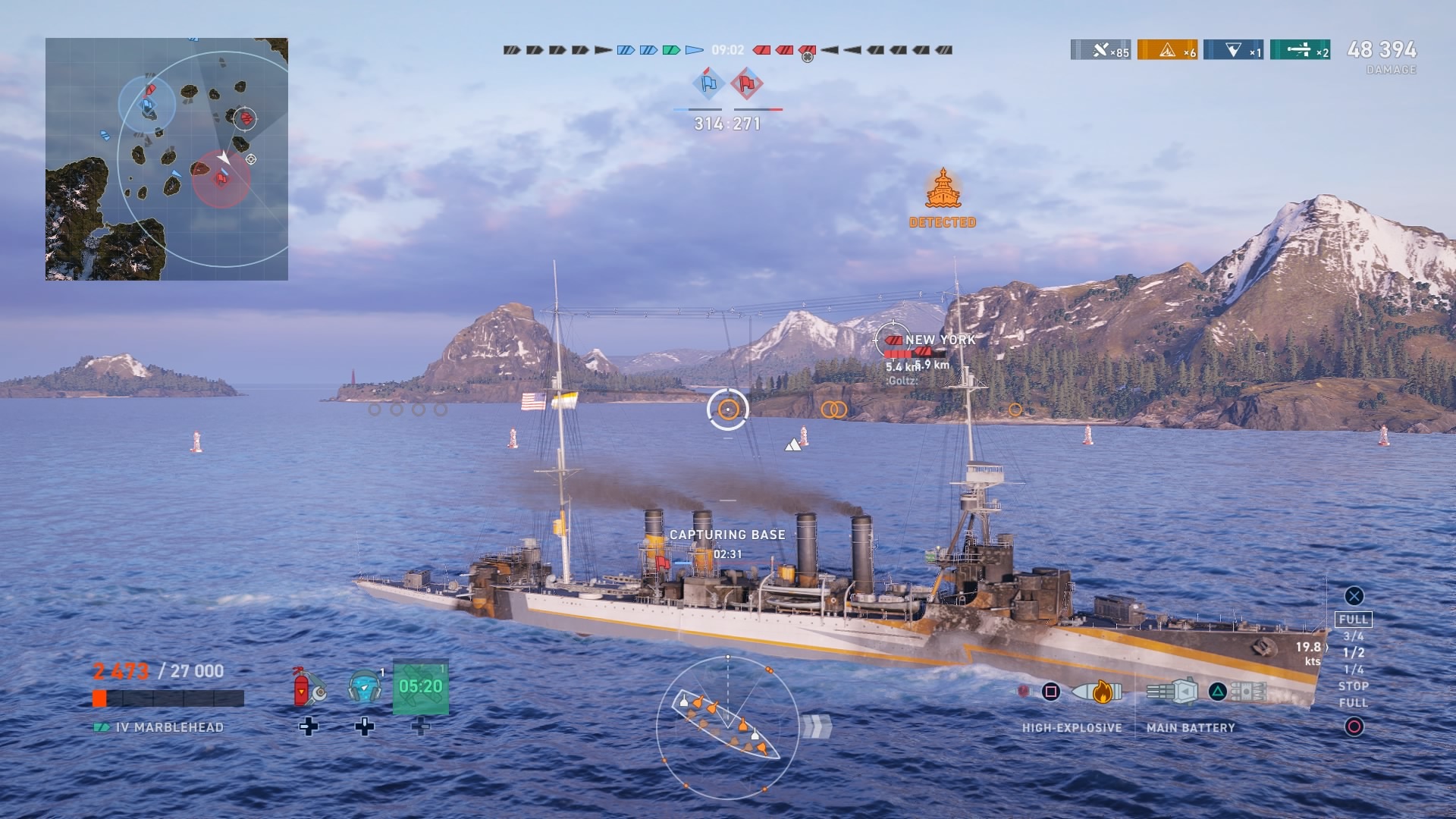This screenshot has width=1456, height=819.
Task: Choose the high-explosive shell icon
Action: click(x=1097, y=692)
